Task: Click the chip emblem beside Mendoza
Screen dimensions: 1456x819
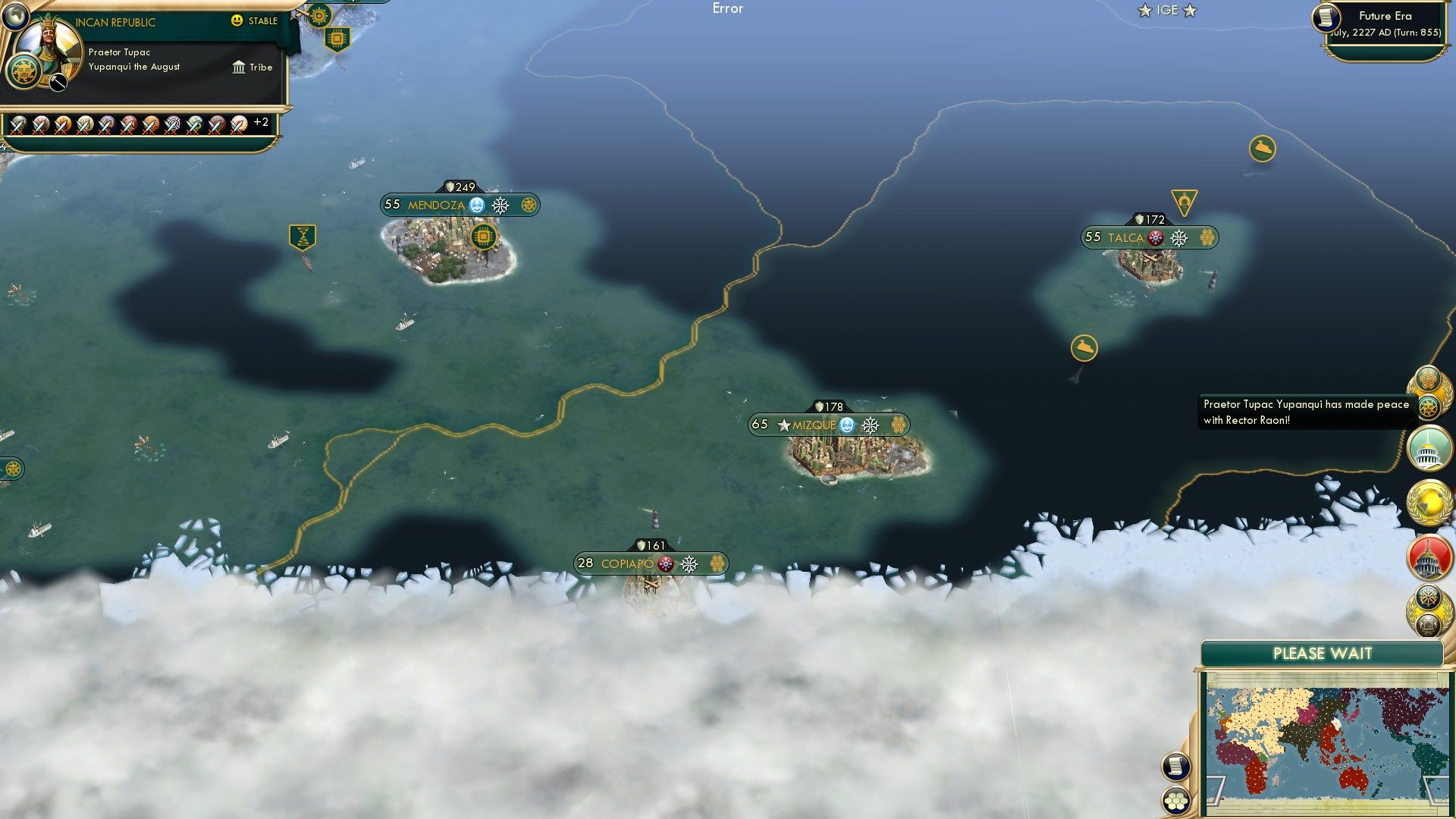Action: point(485,236)
